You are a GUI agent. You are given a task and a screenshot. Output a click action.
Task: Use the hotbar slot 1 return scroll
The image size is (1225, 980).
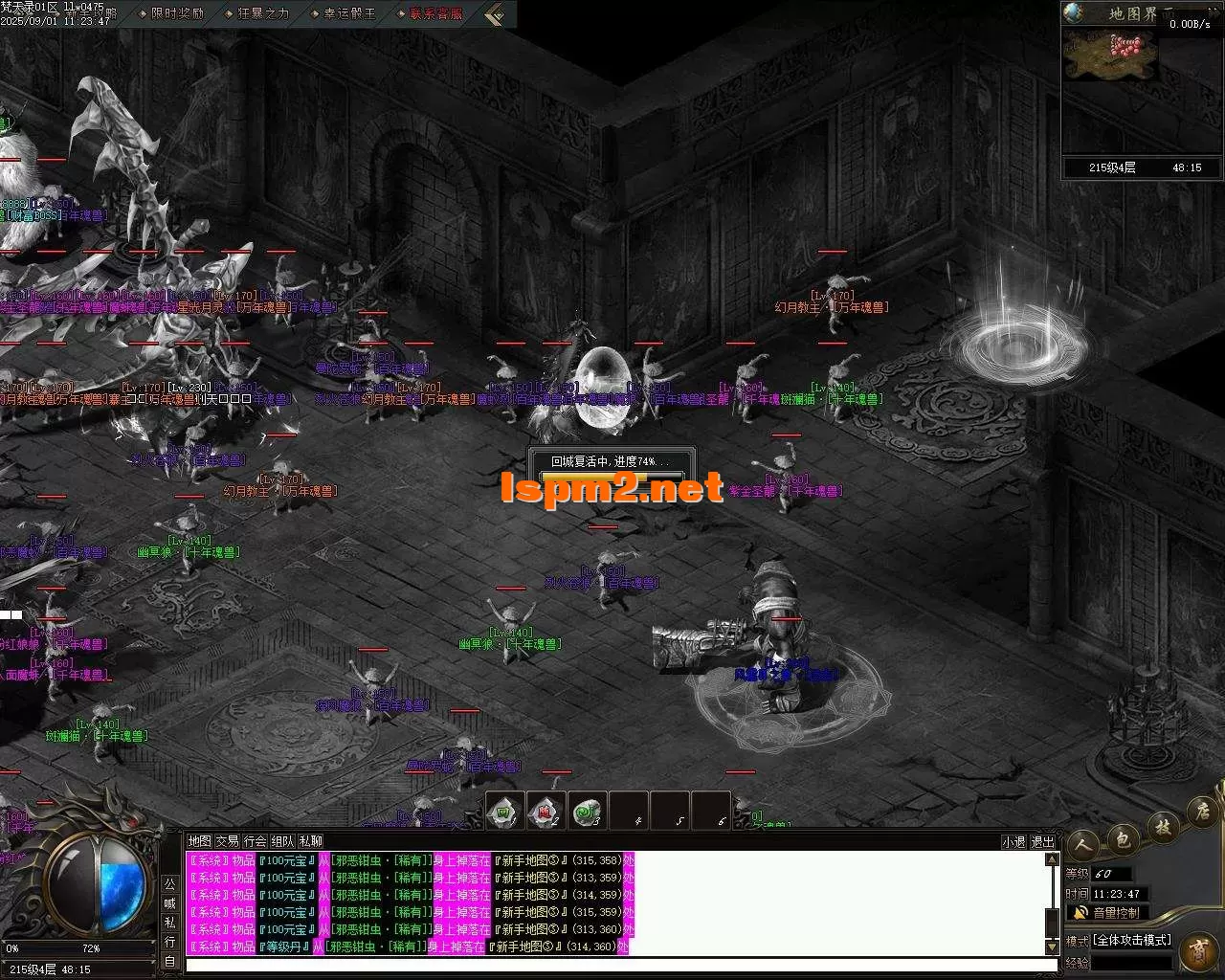pyautogui.click(x=504, y=811)
